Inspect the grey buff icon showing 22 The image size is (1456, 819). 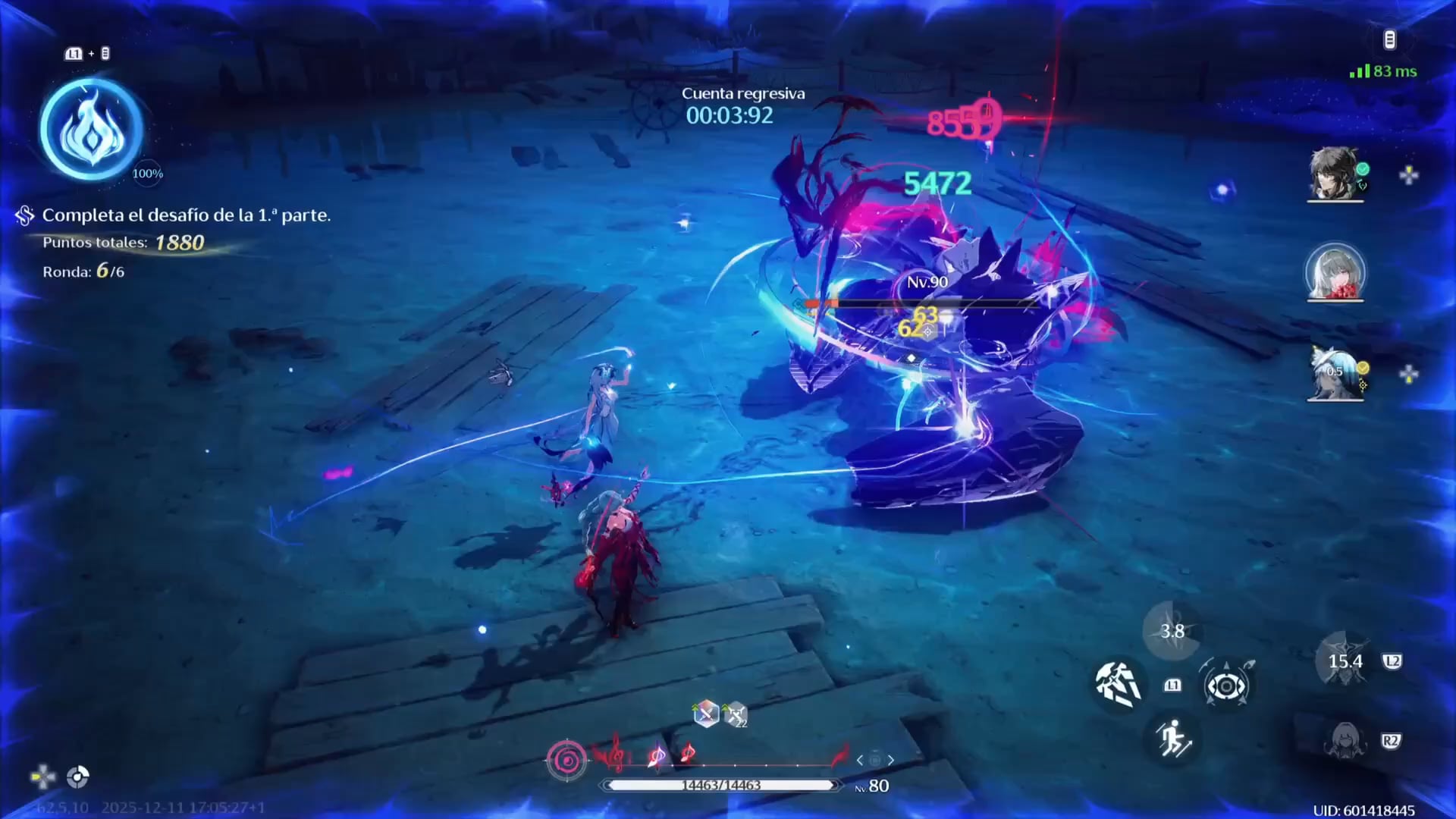tap(735, 714)
